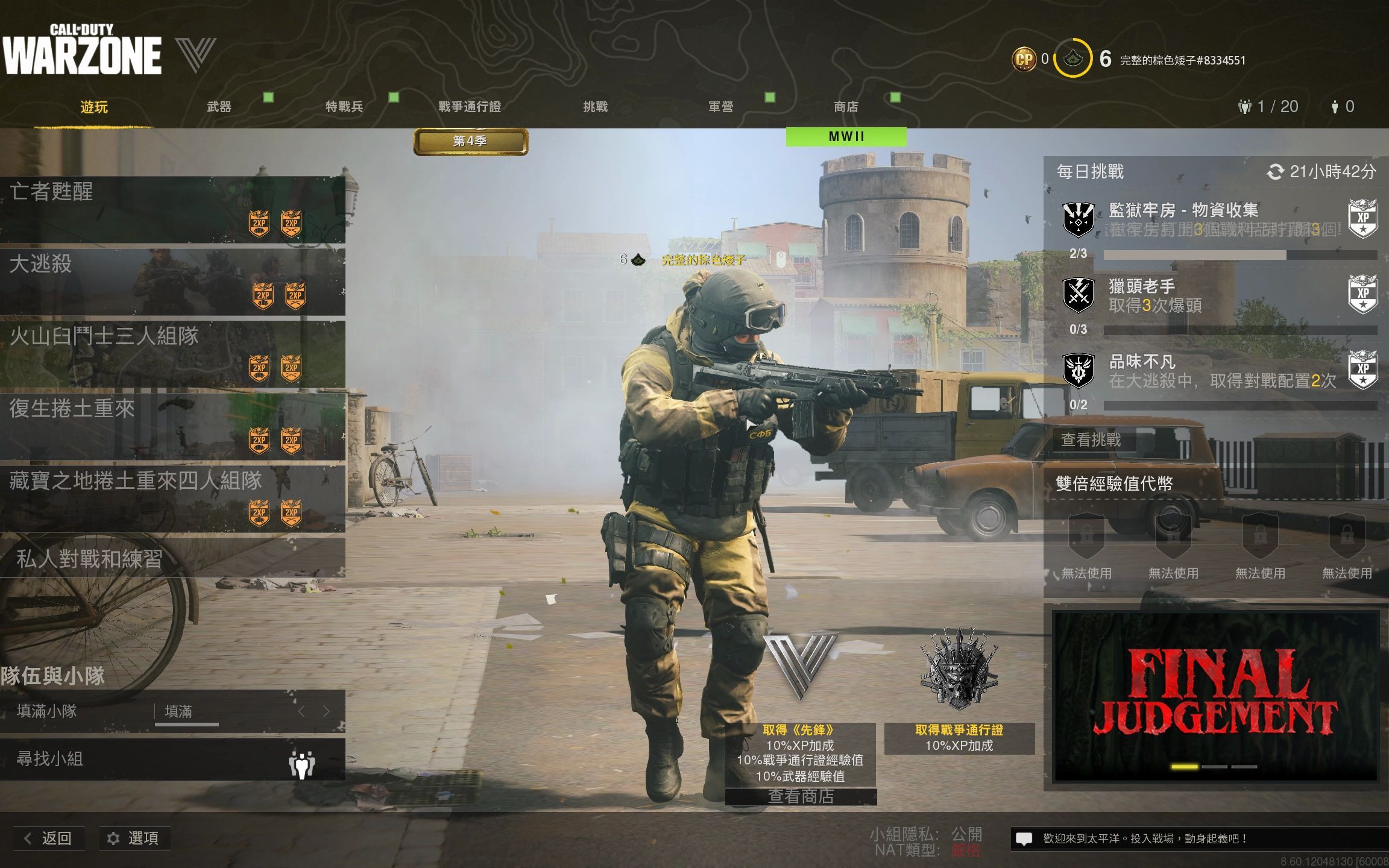Click the 返回 back button
1389x868 pixels.
(x=49, y=838)
